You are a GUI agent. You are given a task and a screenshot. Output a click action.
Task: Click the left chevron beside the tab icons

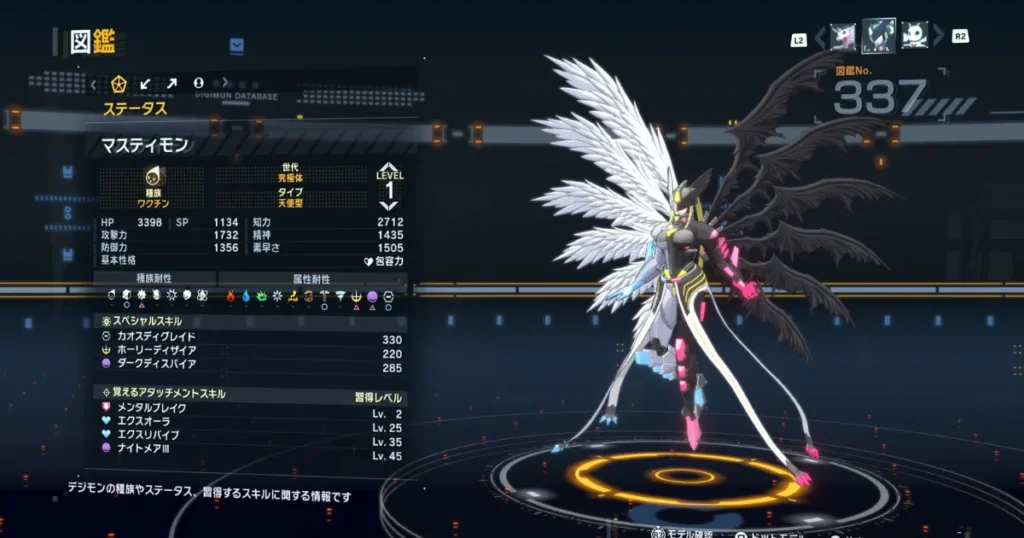point(94,83)
